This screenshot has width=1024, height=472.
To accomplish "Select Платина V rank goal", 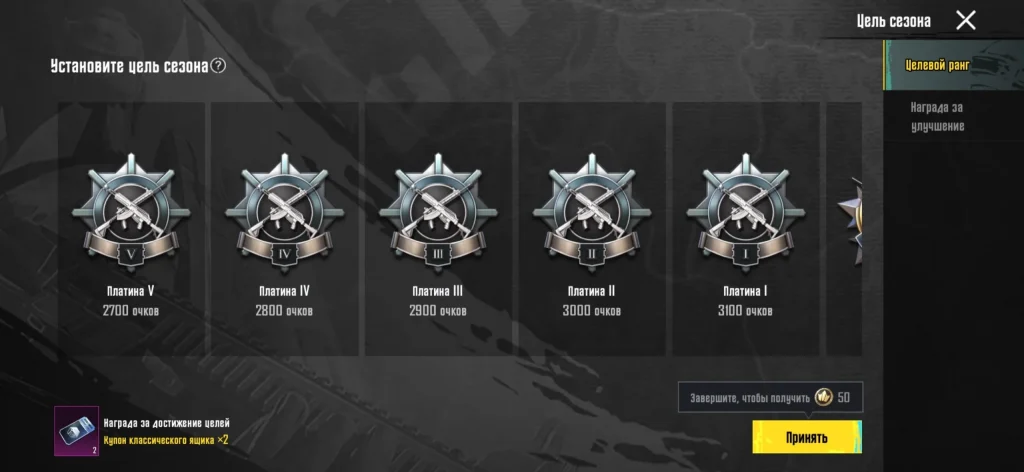I will 130,230.
